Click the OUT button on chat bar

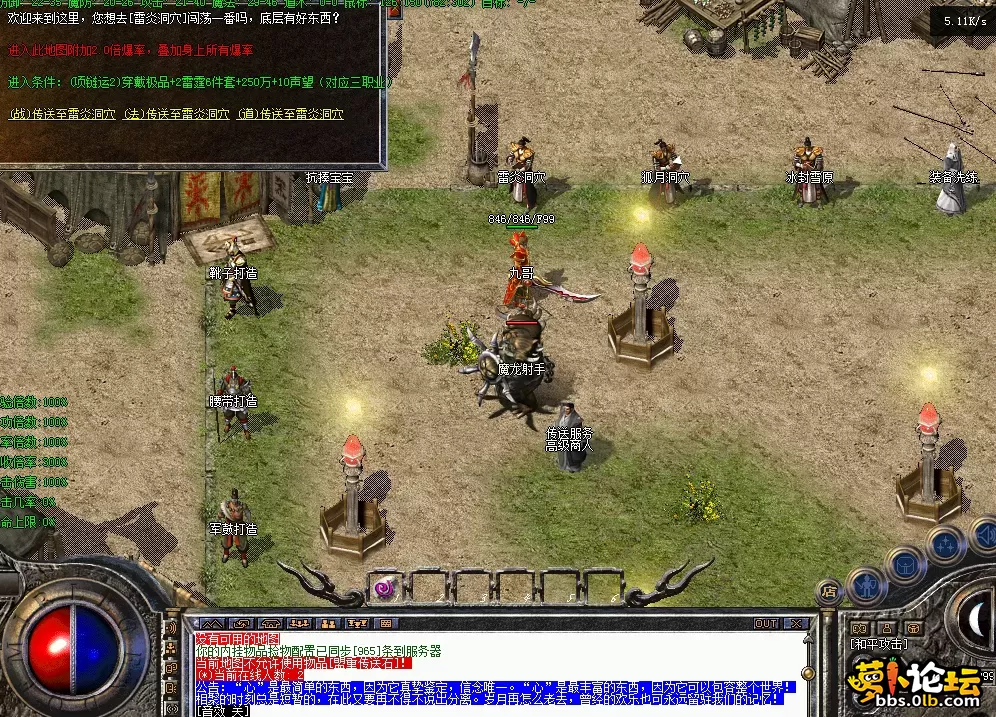766,623
